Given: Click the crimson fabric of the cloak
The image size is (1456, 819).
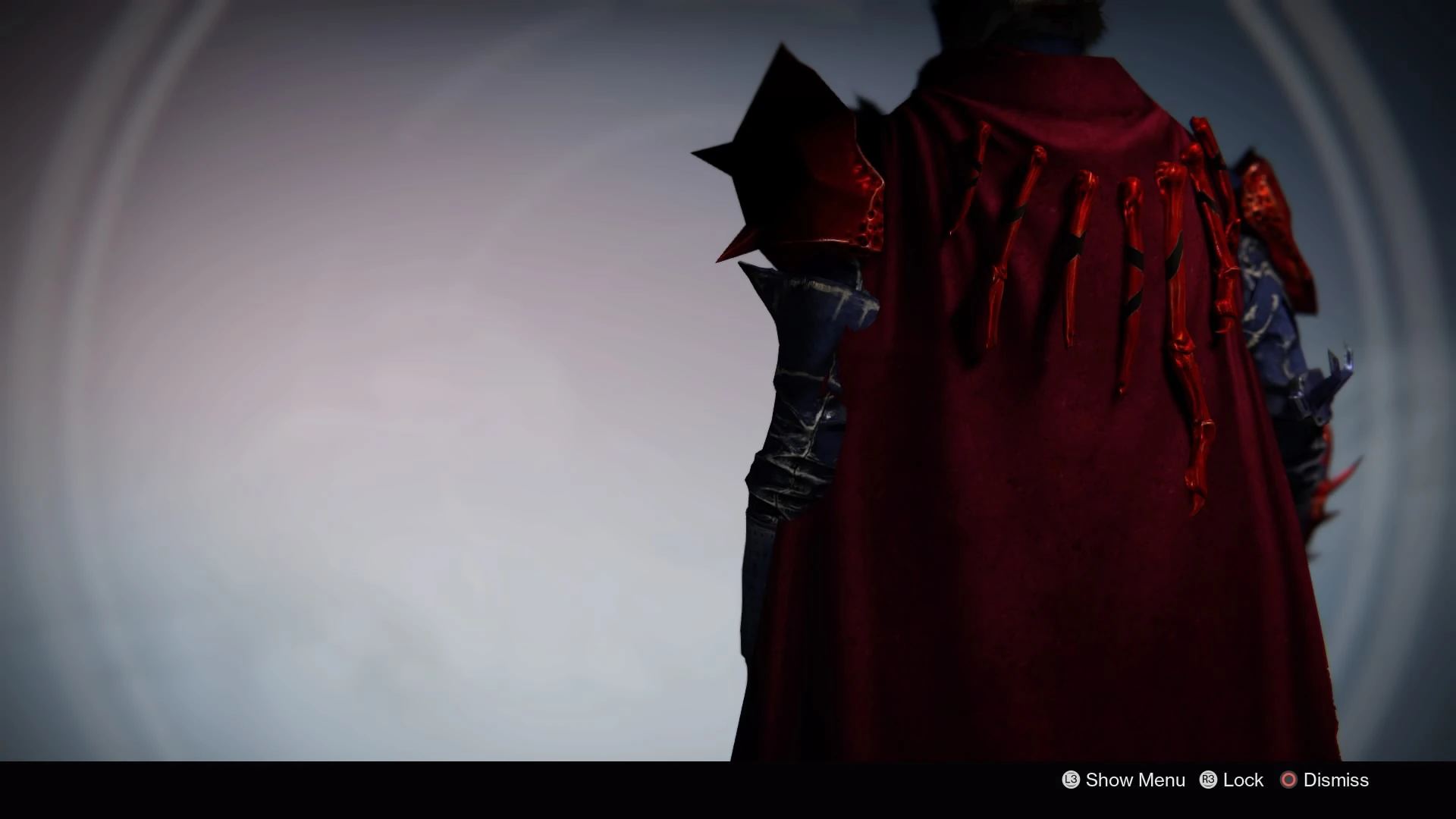Looking at the screenshot, I should click(986, 455).
